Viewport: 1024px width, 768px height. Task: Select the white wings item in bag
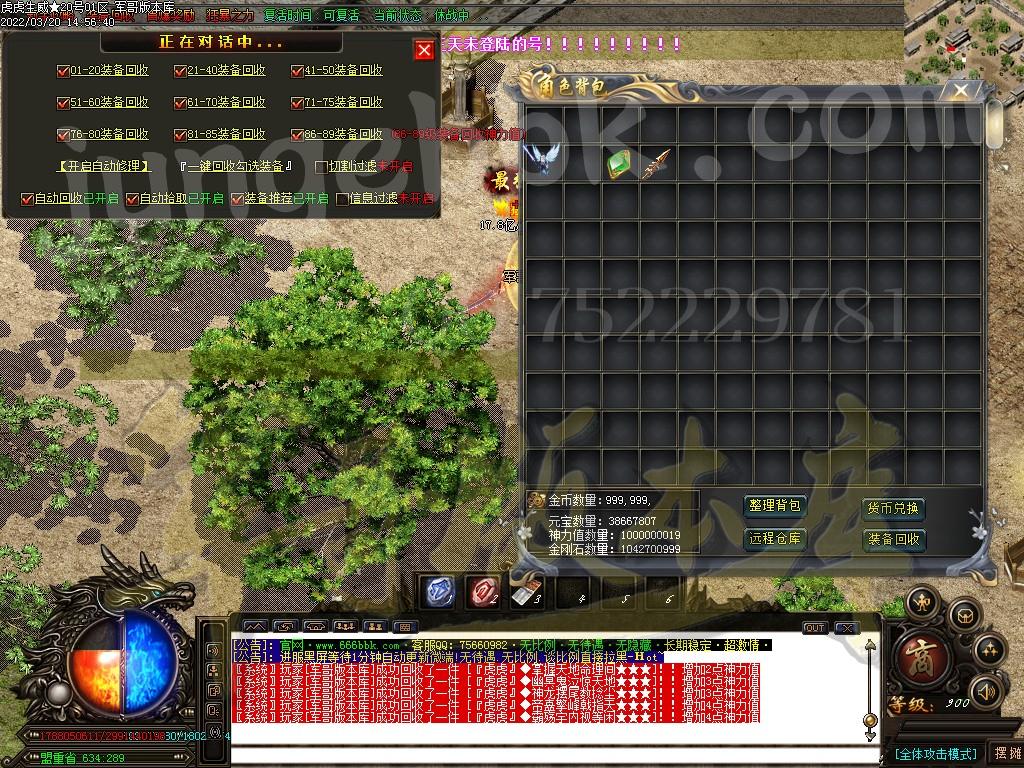pyautogui.click(x=542, y=162)
